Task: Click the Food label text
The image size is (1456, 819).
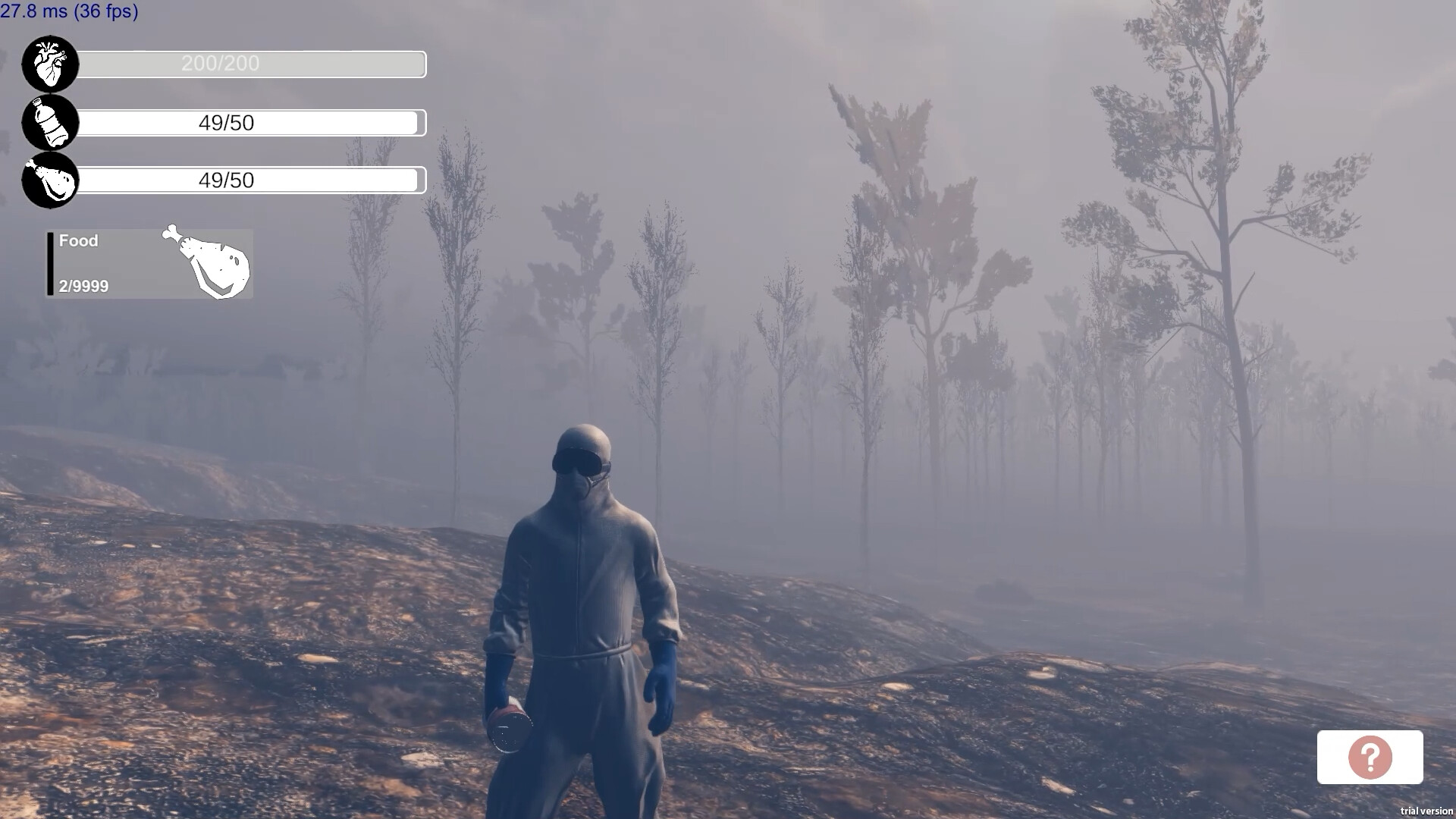Action: [78, 240]
